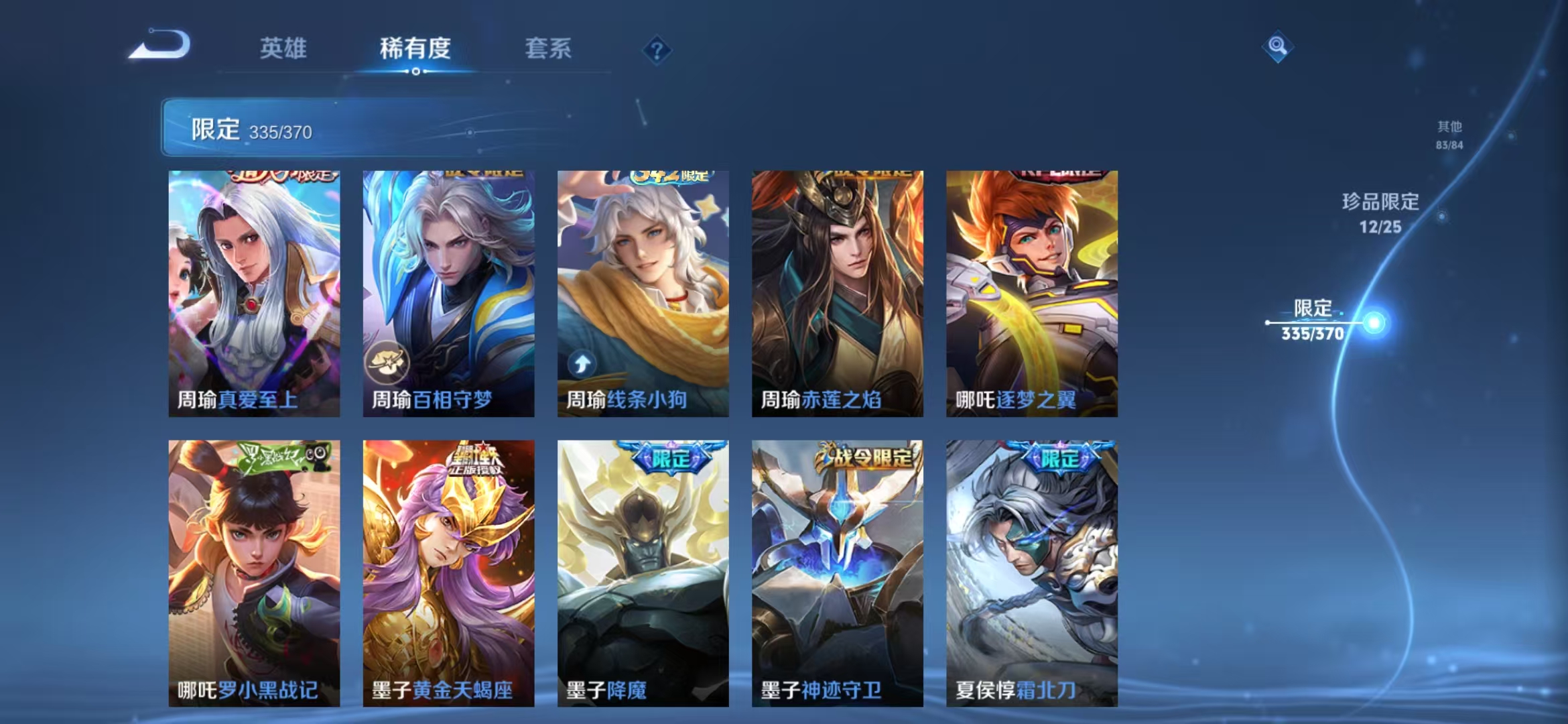Switch to the 英雄 tab
This screenshot has height=724, width=1568.
coord(285,49)
